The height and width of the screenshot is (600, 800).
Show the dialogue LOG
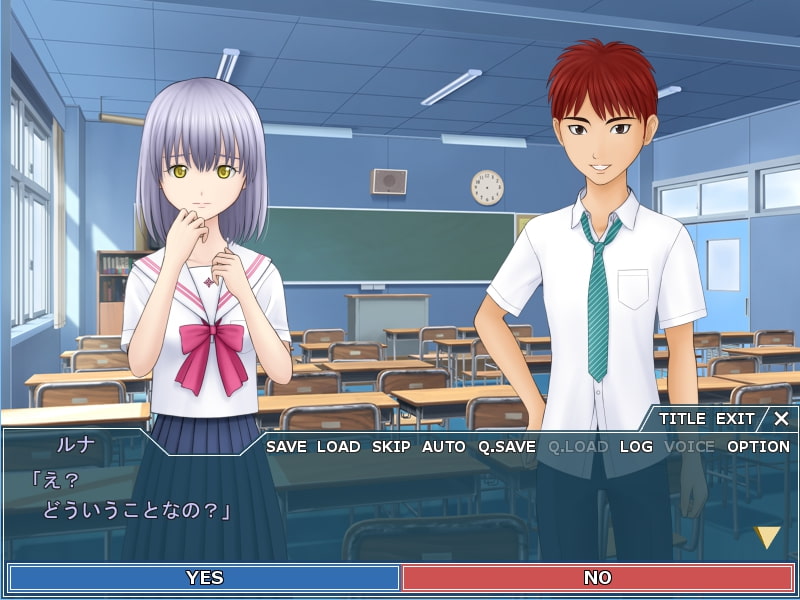tap(636, 447)
